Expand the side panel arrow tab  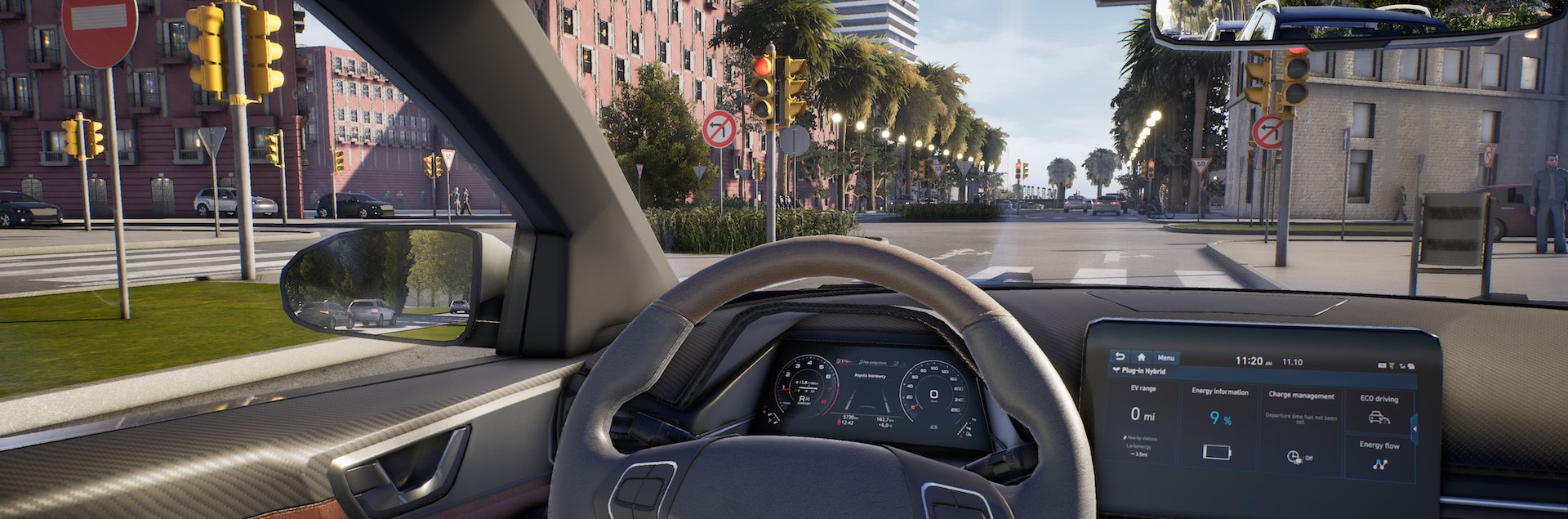click(x=1414, y=427)
